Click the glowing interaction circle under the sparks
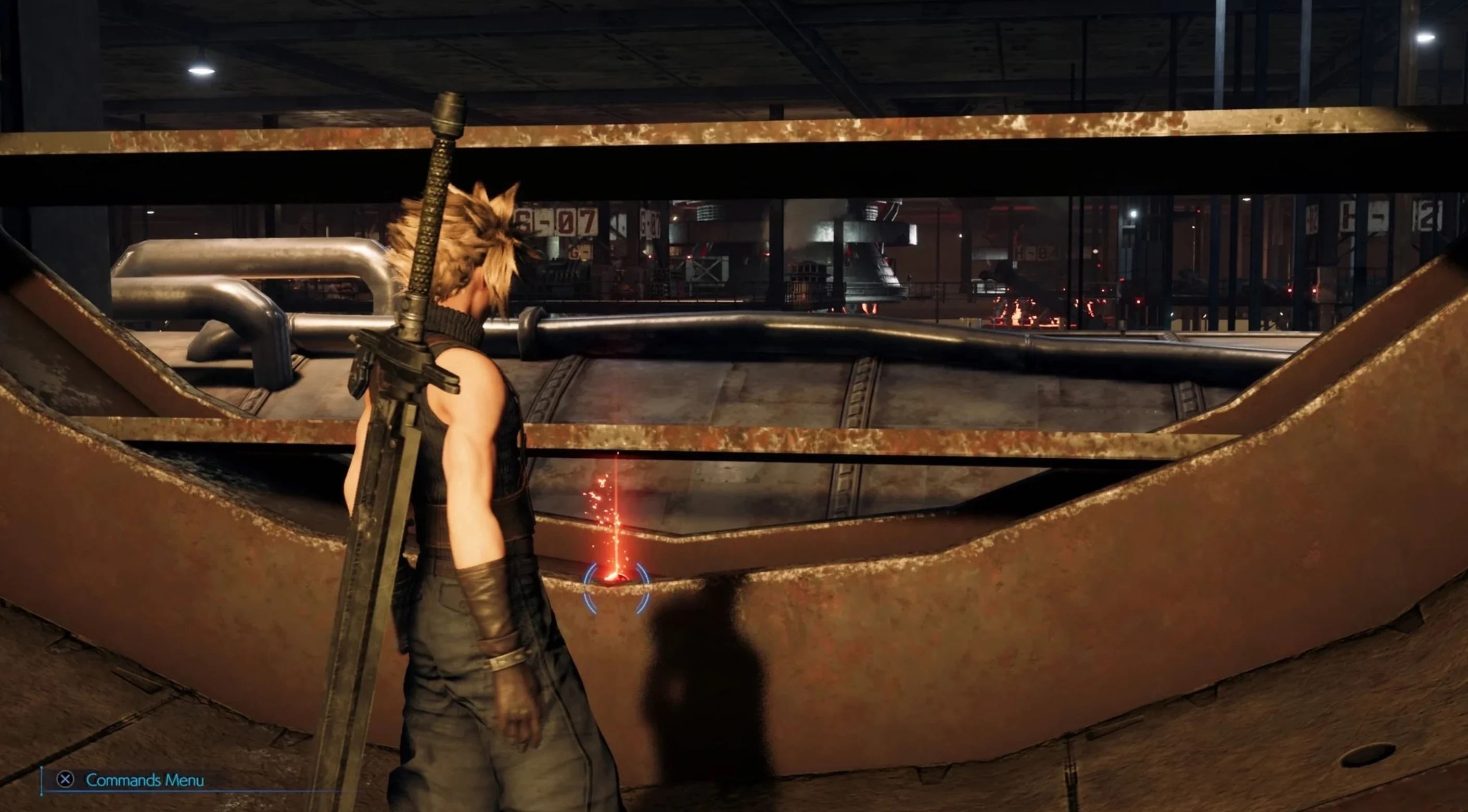This screenshot has width=1468, height=812. [616, 581]
